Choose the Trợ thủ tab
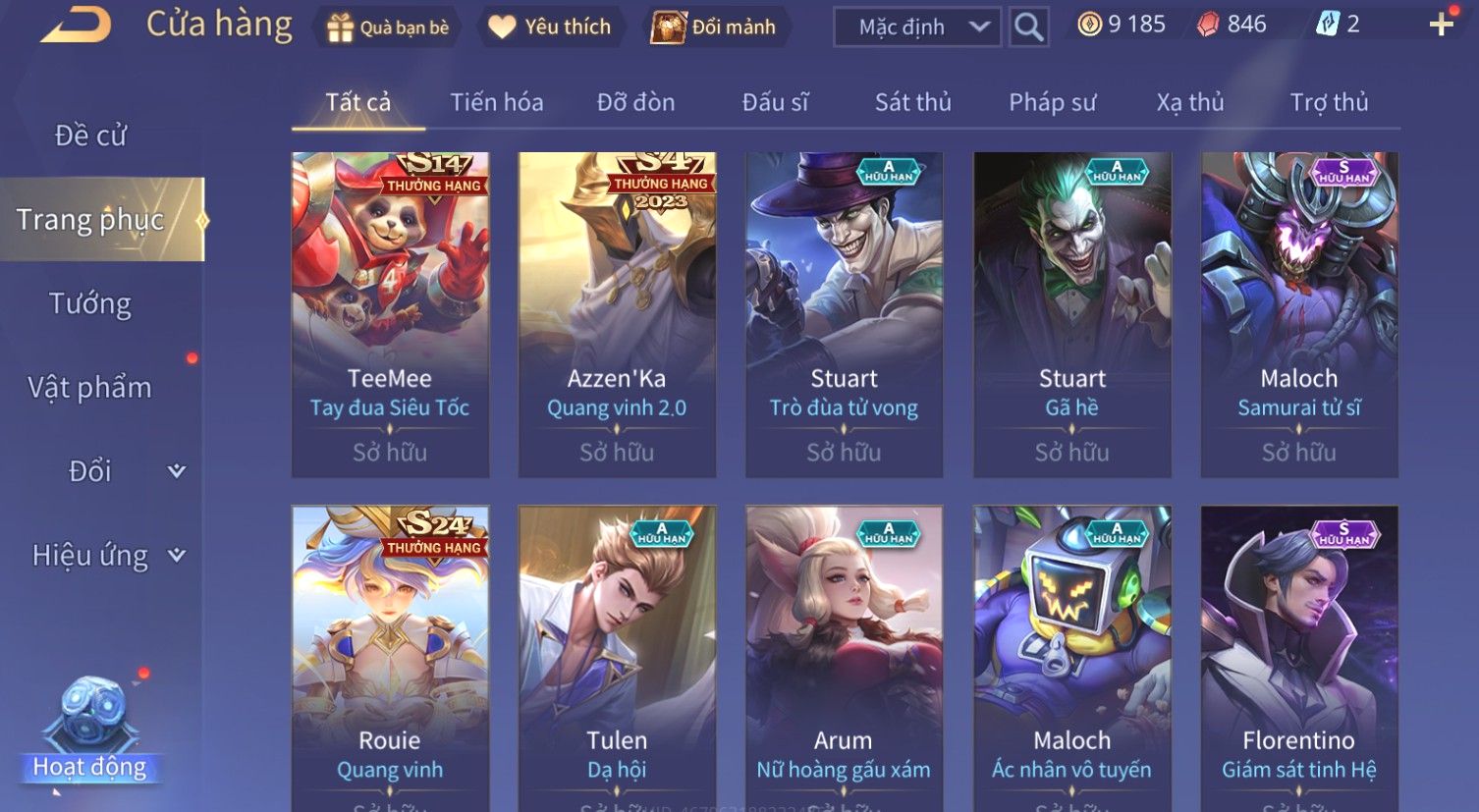This screenshot has width=1479, height=812. pyautogui.click(x=1328, y=102)
